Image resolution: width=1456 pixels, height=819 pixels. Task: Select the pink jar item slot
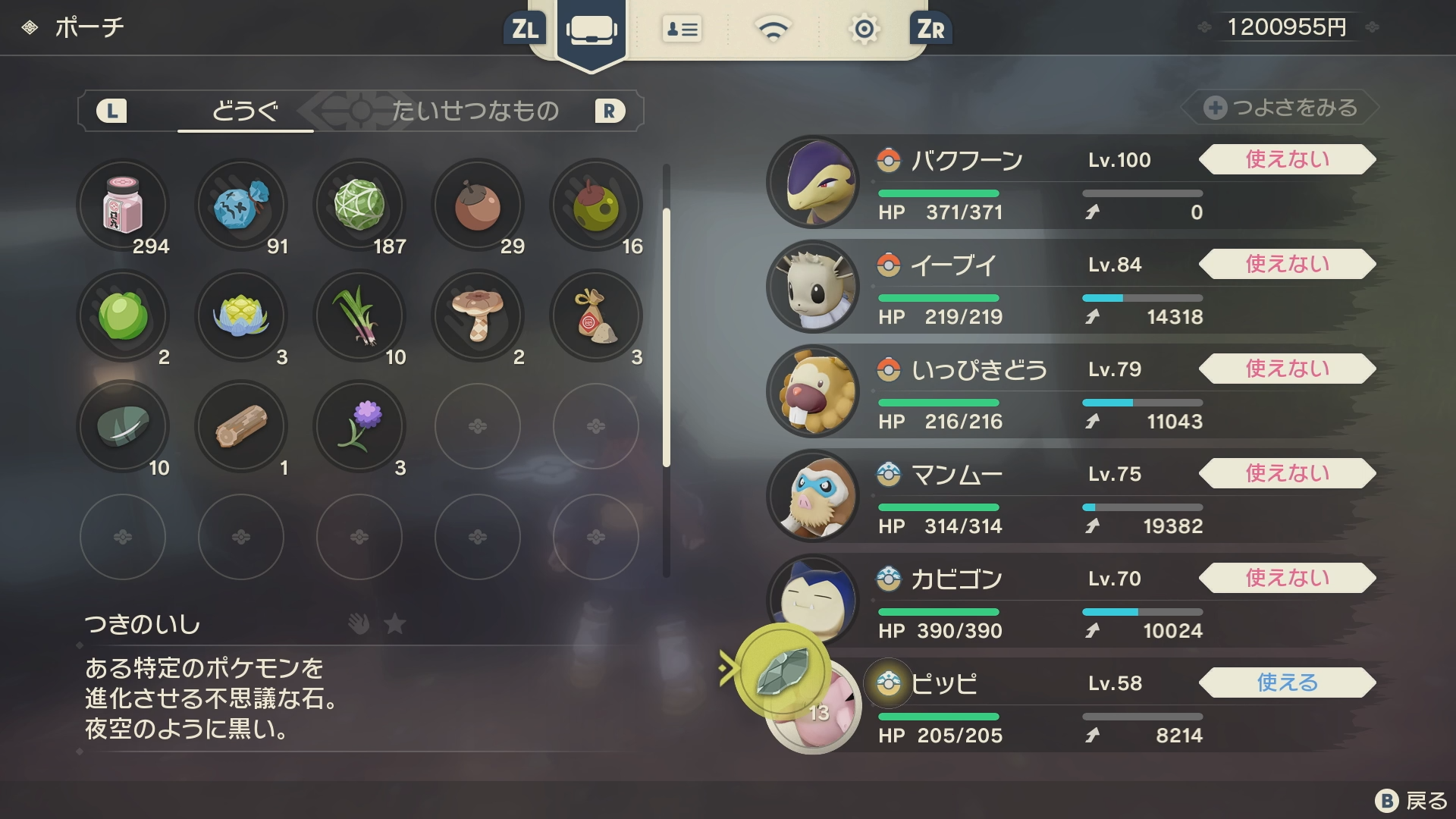123,205
